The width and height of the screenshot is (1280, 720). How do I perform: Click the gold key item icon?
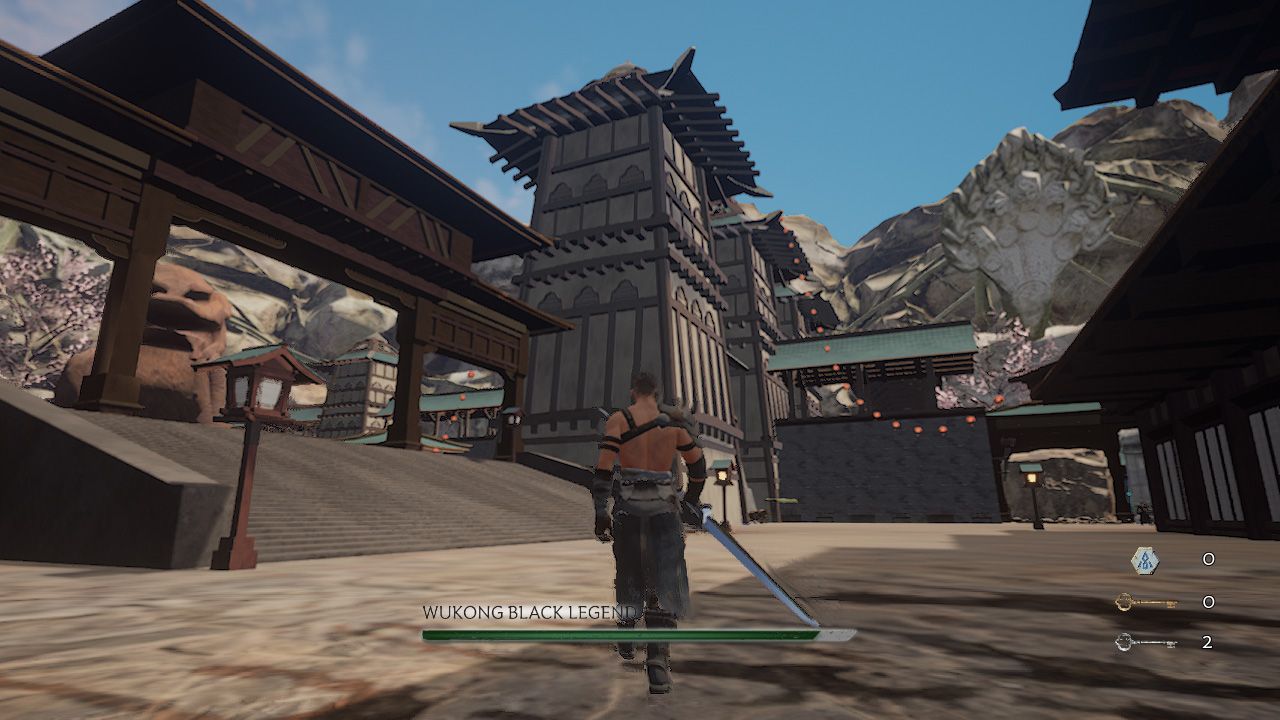(1146, 602)
